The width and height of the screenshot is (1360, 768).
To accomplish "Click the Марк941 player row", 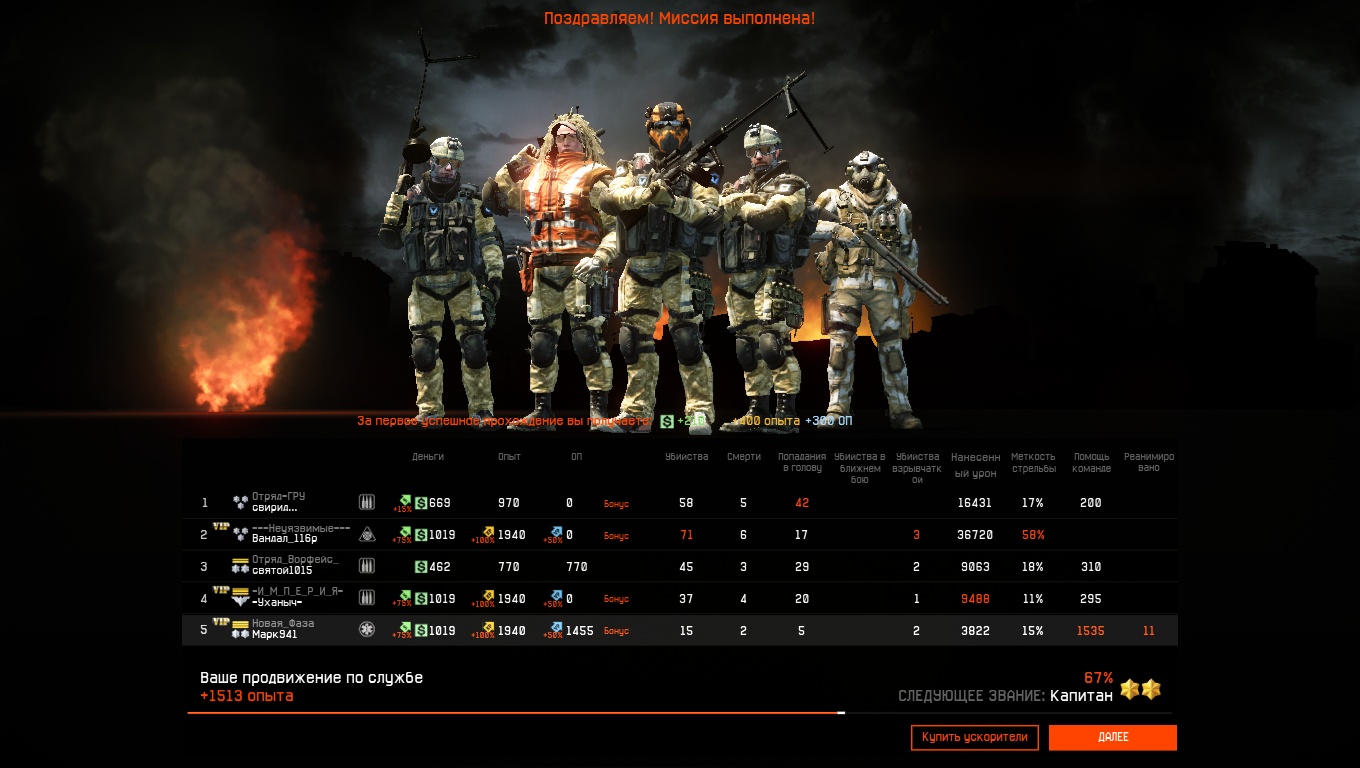I will (x=274, y=634).
